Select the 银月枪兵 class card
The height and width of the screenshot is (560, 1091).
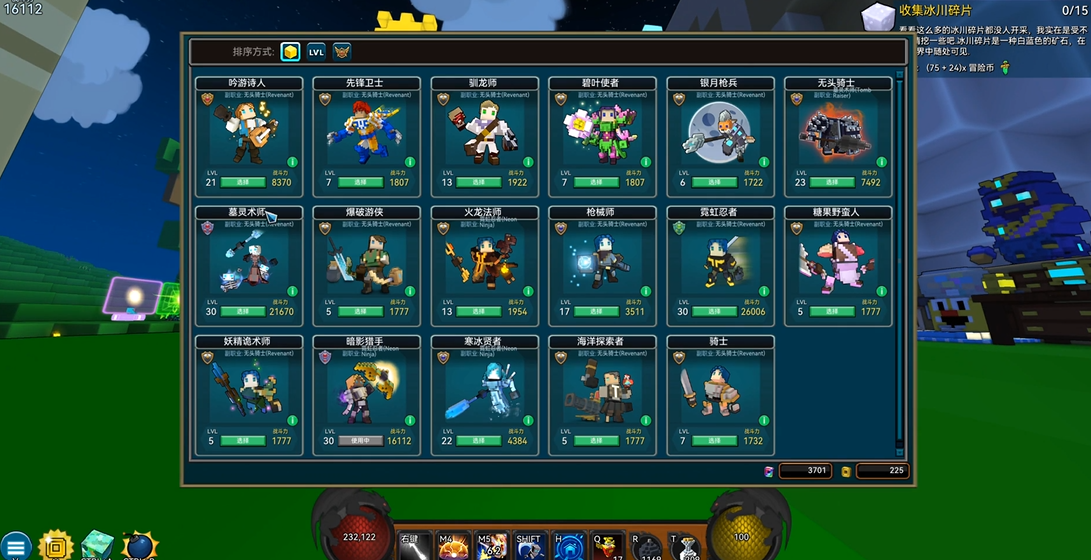tap(719, 131)
